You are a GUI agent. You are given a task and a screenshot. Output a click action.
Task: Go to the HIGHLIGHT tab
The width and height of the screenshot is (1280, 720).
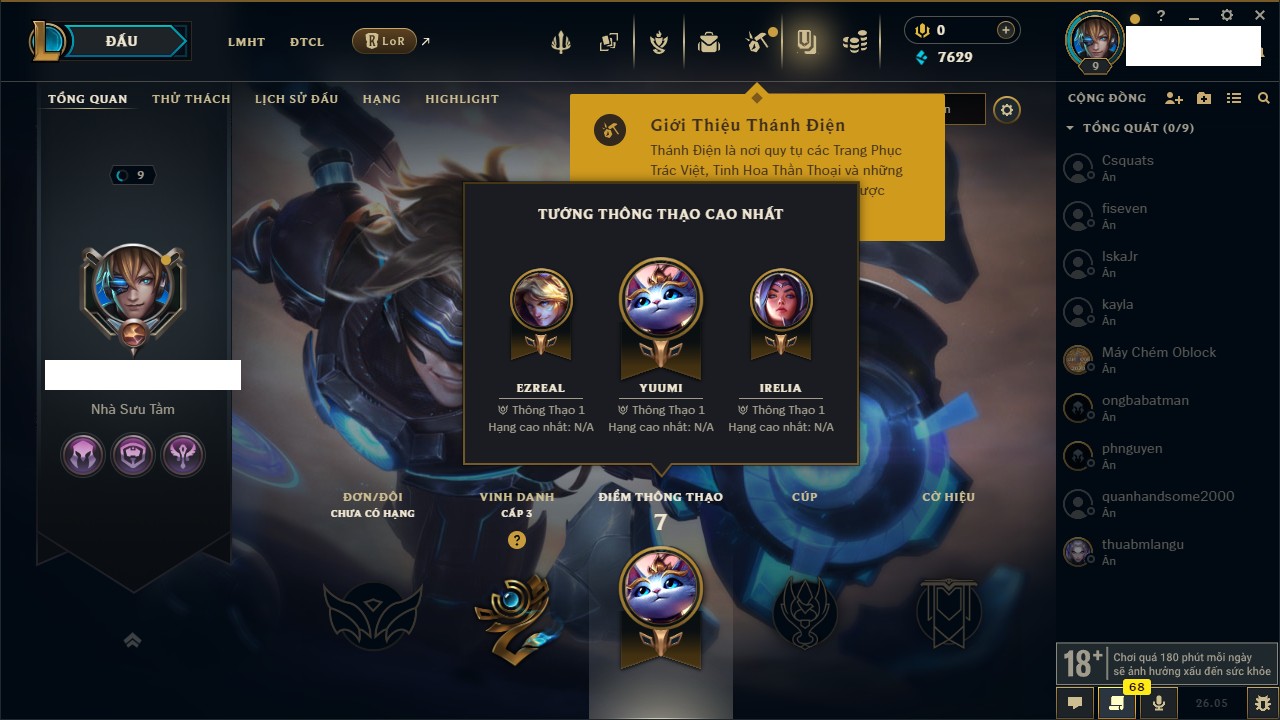coord(462,99)
